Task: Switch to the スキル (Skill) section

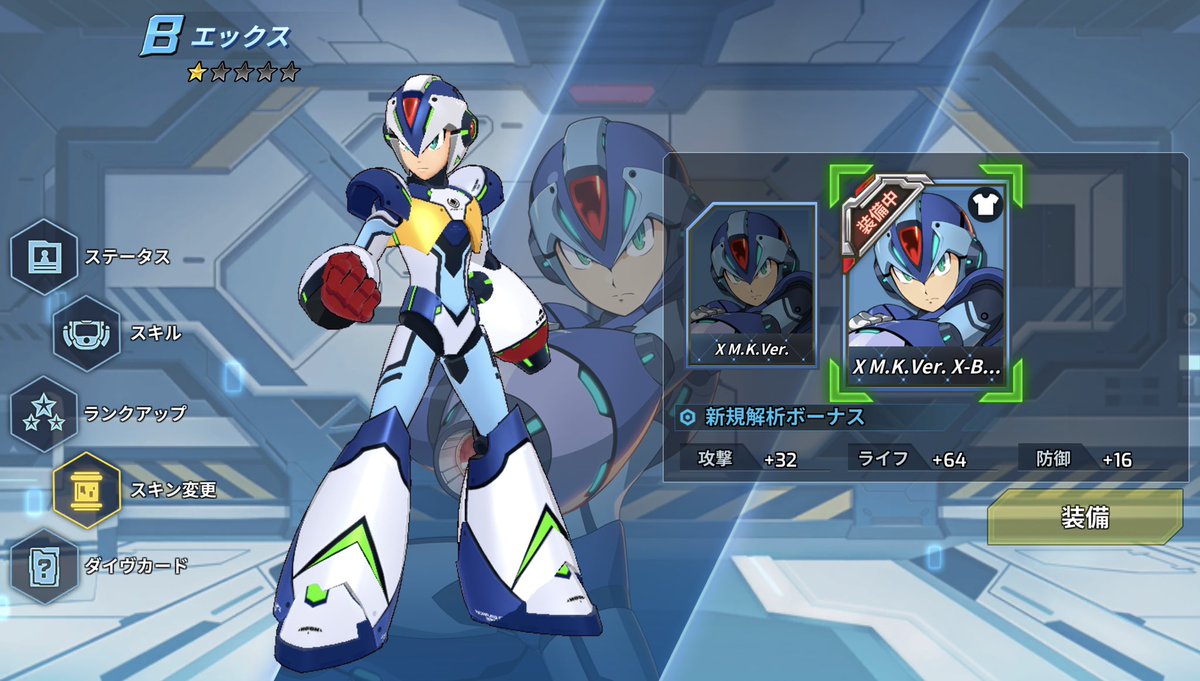Action: pos(86,333)
